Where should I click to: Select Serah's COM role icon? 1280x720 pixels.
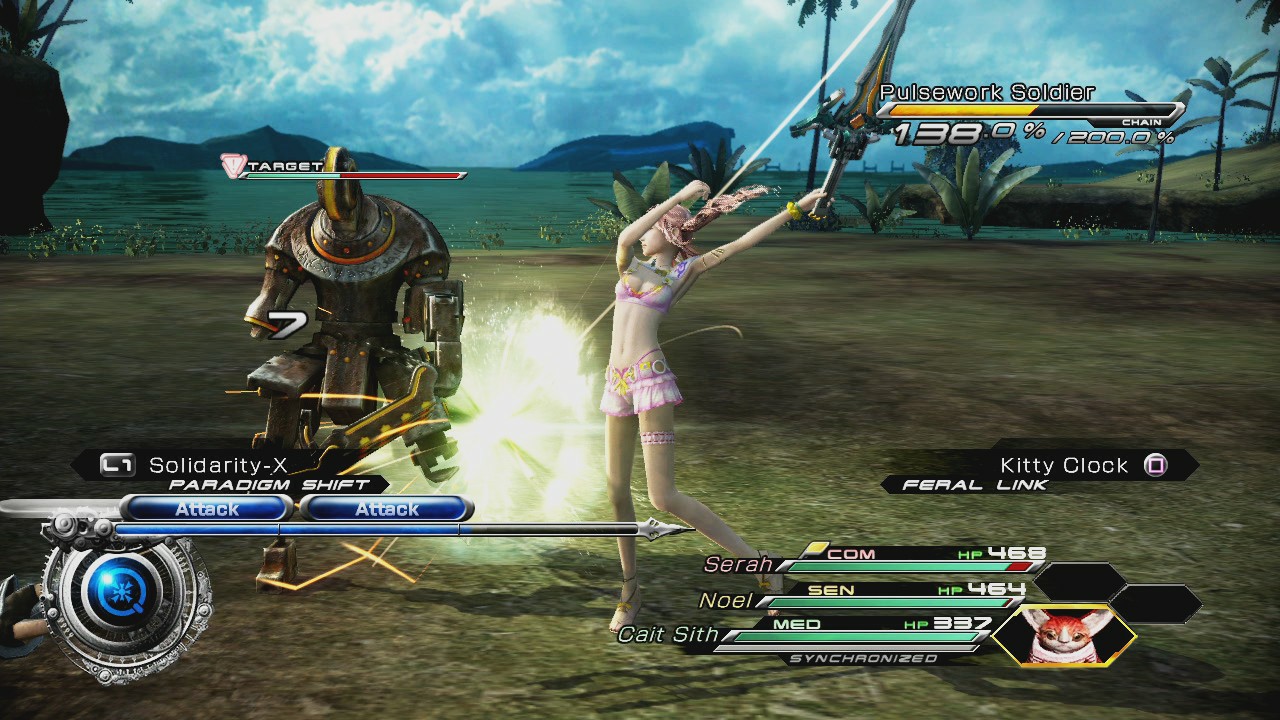click(x=850, y=553)
